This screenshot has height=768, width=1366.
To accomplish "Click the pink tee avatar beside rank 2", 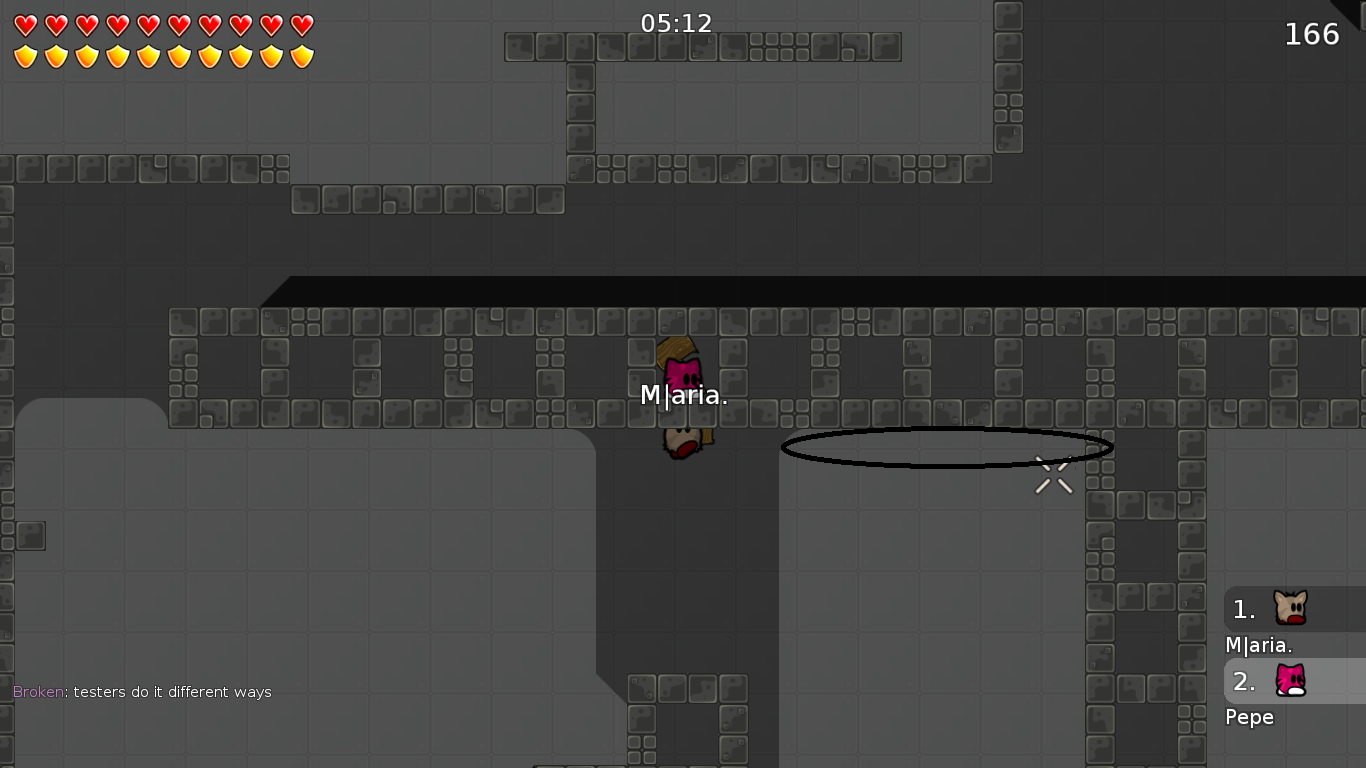I will (x=1289, y=681).
